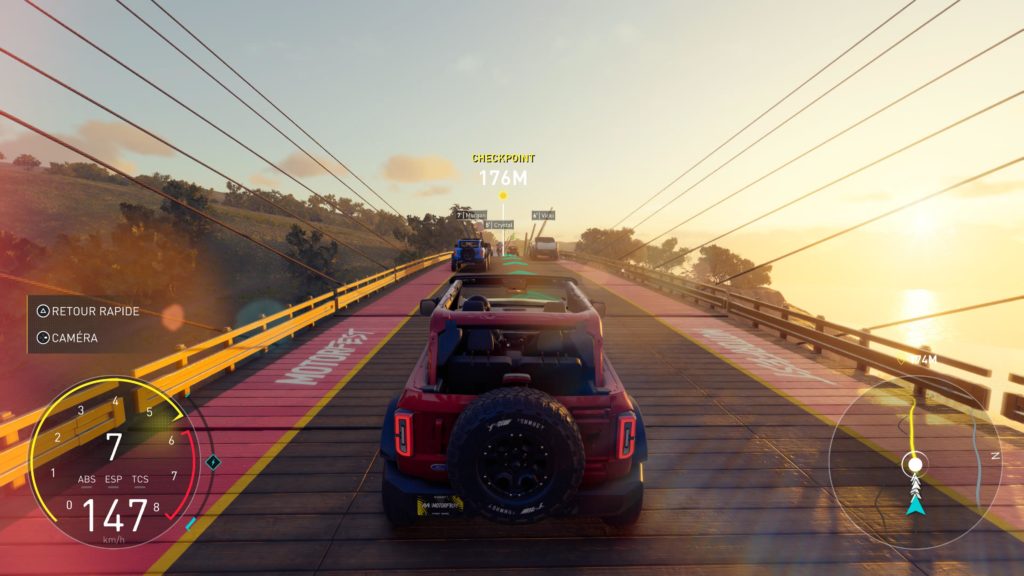Viewport: 1024px width, 576px height.
Task: Toggle the ESP indicator on the speedometer
Action: coord(113,479)
